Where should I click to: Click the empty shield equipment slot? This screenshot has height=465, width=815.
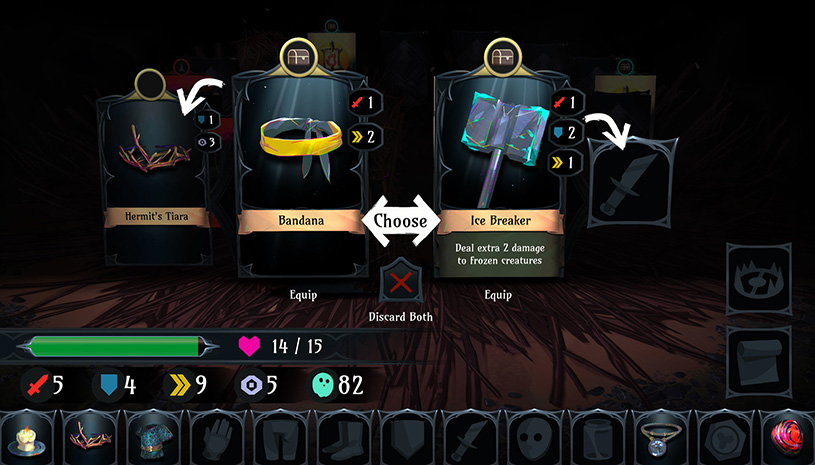click(x=403, y=439)
